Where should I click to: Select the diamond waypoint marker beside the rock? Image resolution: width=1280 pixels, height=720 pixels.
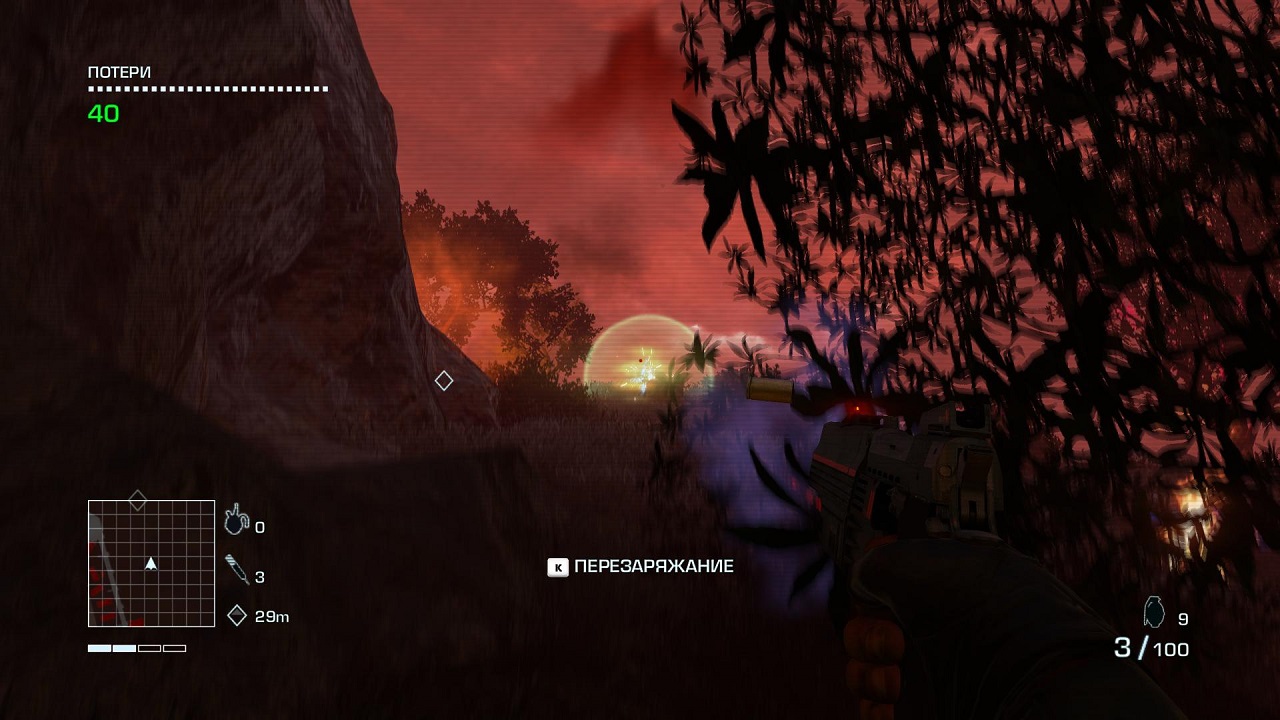click(x=444, y=381)
